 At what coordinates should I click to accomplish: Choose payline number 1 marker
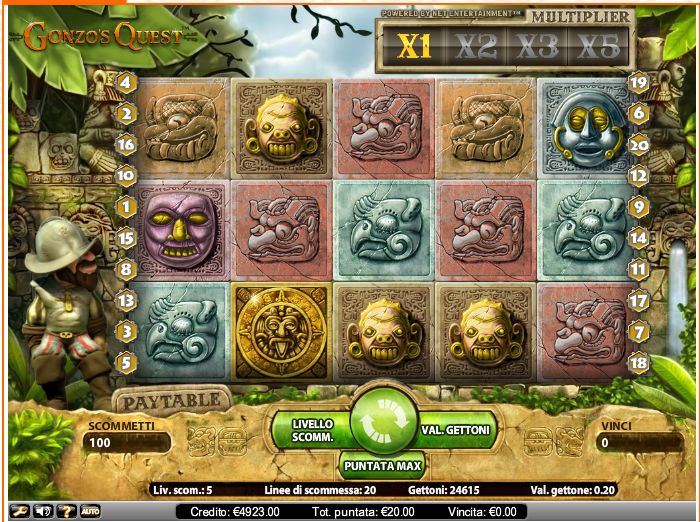click(x=126, y=207)
